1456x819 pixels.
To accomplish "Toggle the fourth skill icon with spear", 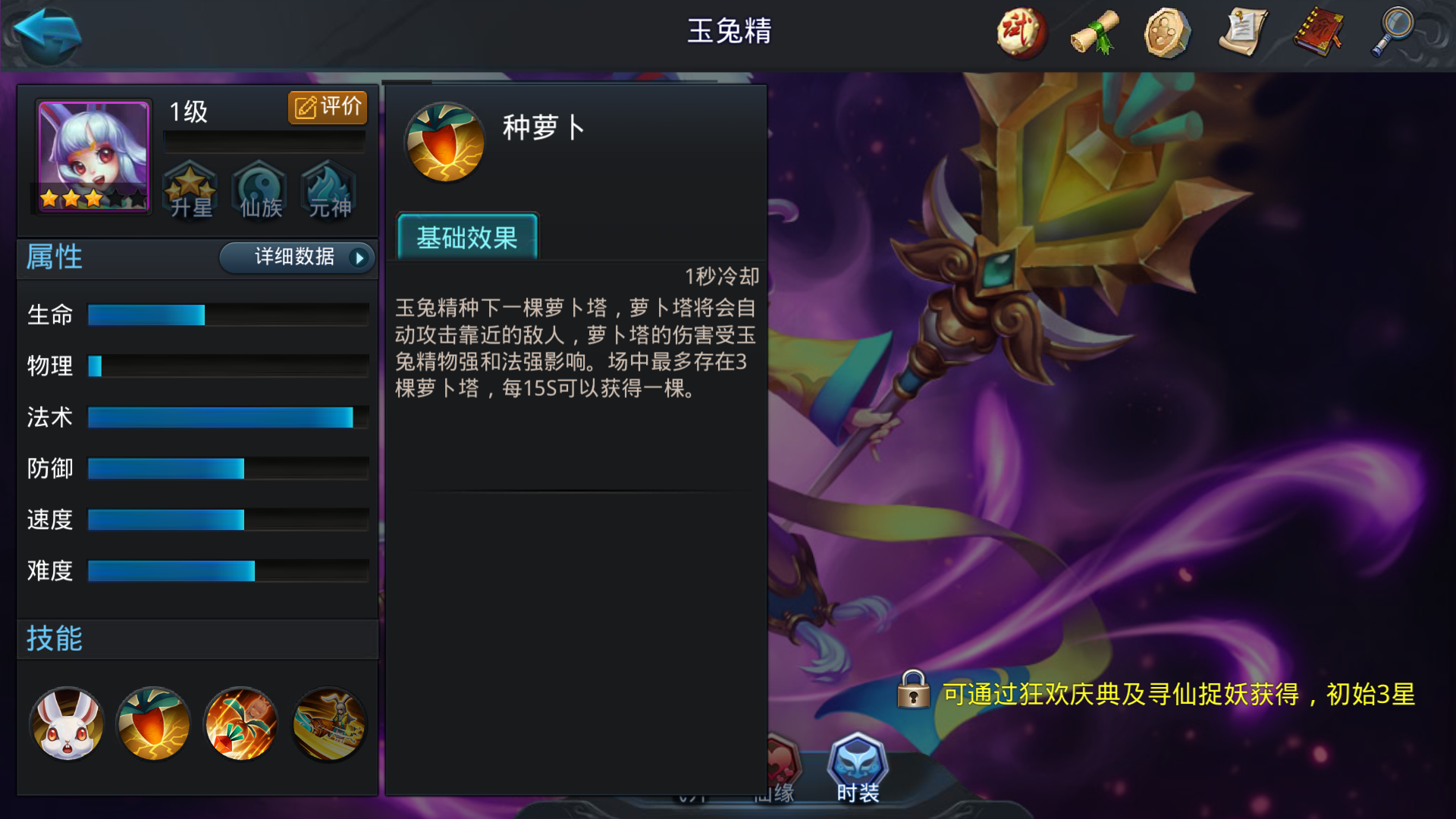I will [328, 724].
